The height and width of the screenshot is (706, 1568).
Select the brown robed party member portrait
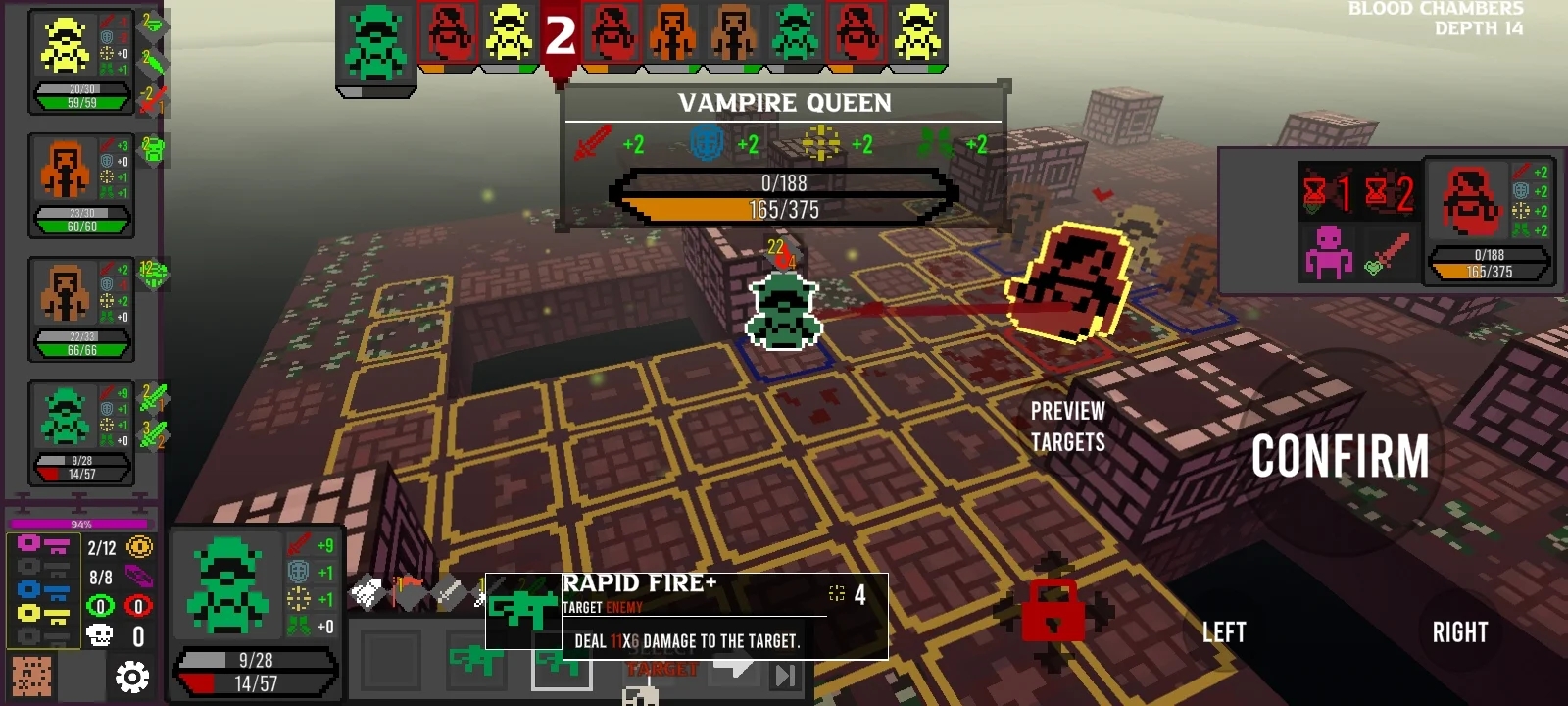(65, 292)
